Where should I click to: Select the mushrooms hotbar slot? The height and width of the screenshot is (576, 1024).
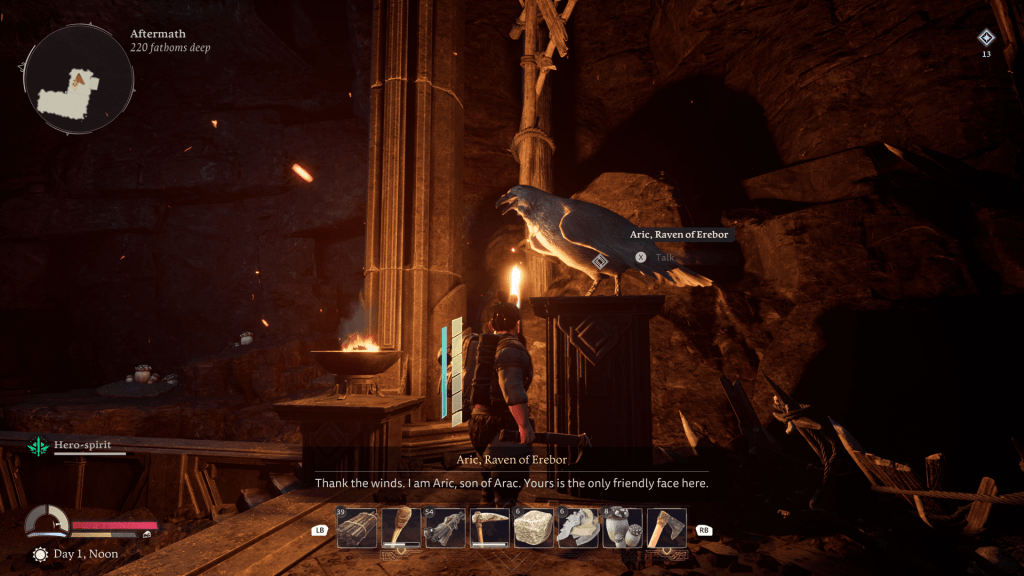[622, 528]
